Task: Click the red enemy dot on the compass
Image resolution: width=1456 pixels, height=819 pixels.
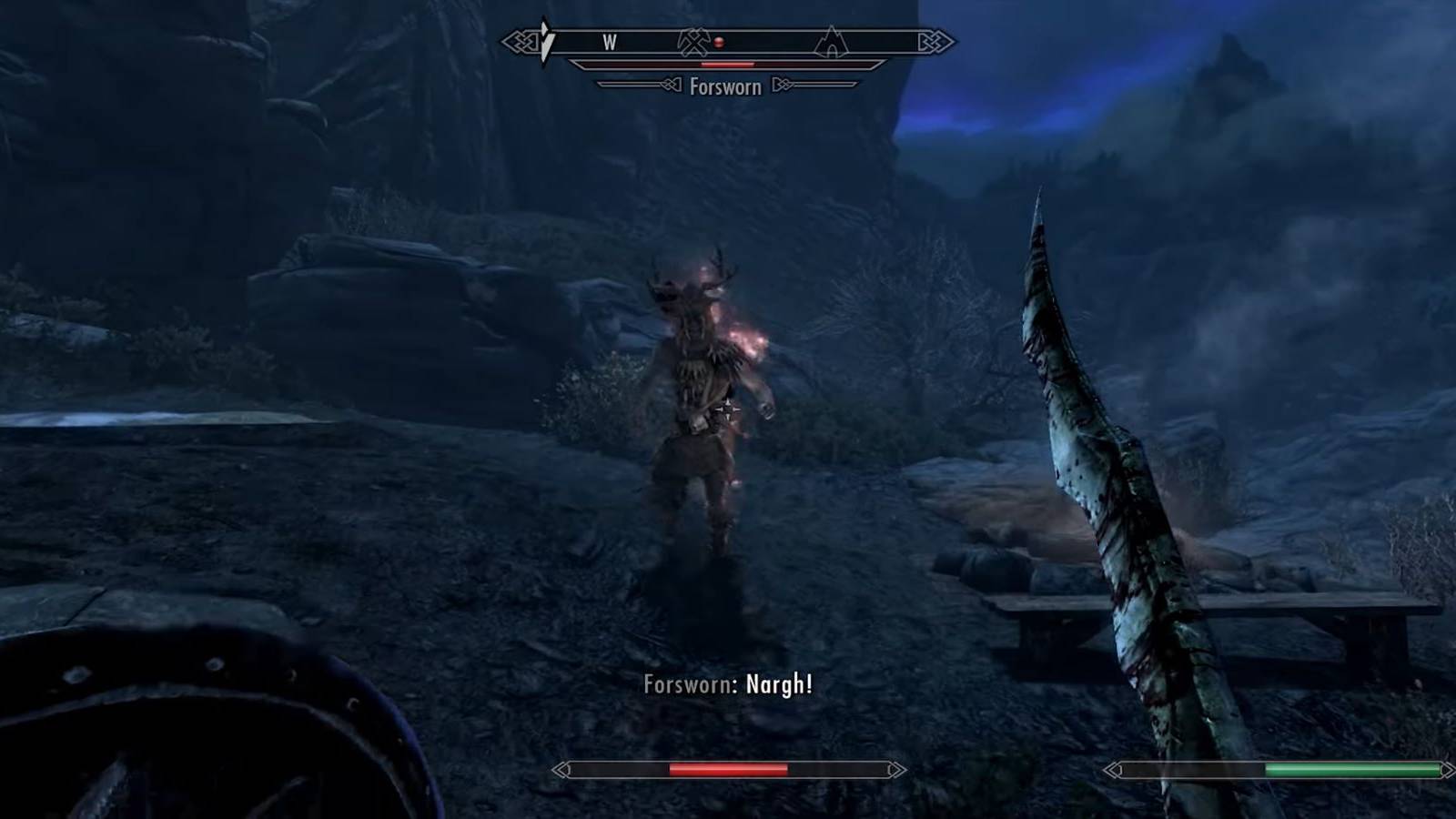Action: [719, 43]
